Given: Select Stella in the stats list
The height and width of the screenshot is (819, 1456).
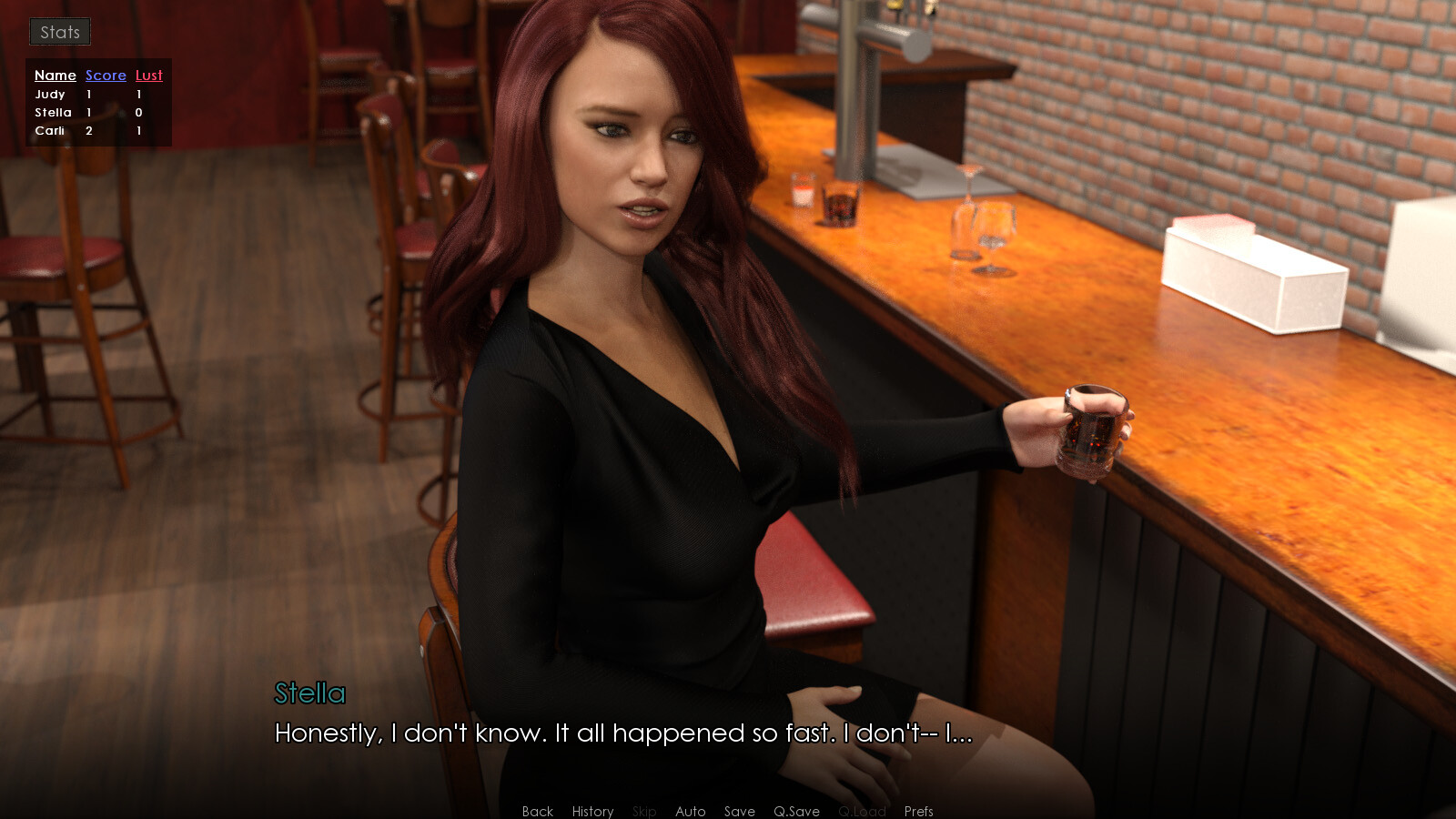Looking at the screenshot, I should pyautogui.click(x=53, y=112).
